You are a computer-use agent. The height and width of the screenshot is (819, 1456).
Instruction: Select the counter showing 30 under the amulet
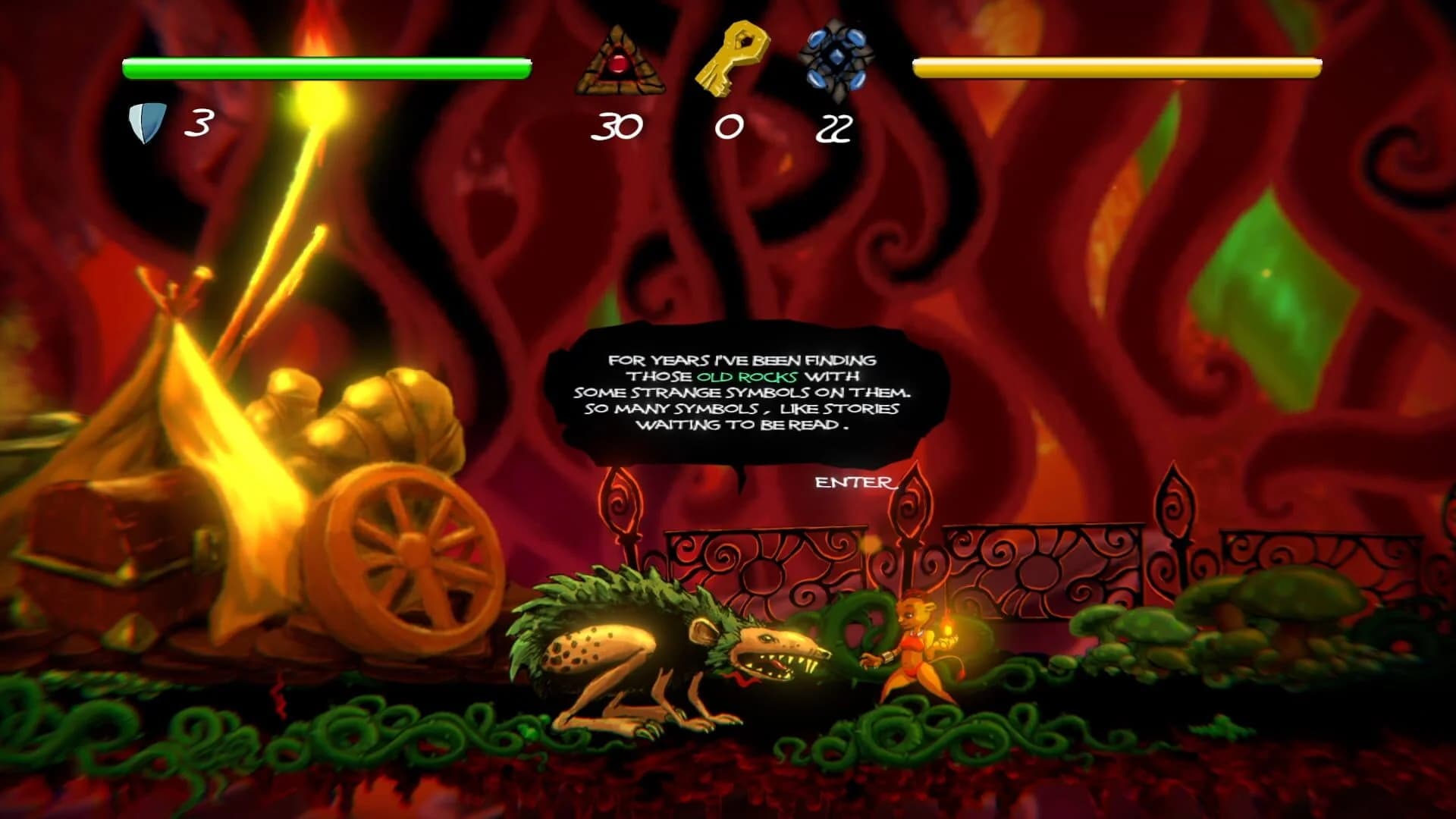618,127
